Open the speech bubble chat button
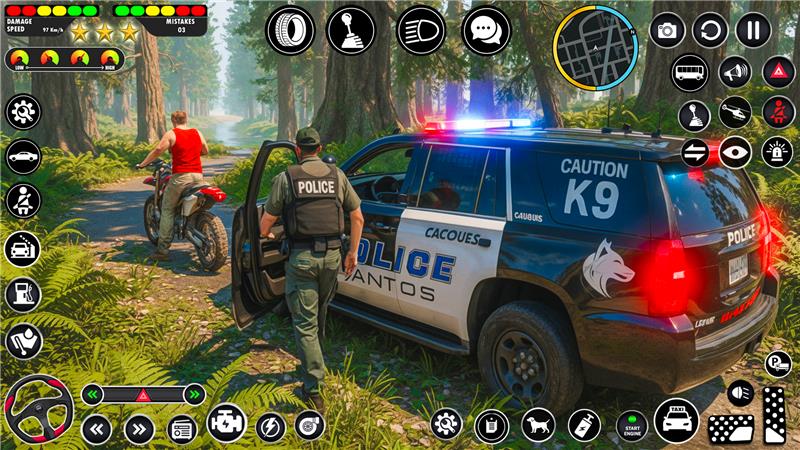 click(486, 31)
